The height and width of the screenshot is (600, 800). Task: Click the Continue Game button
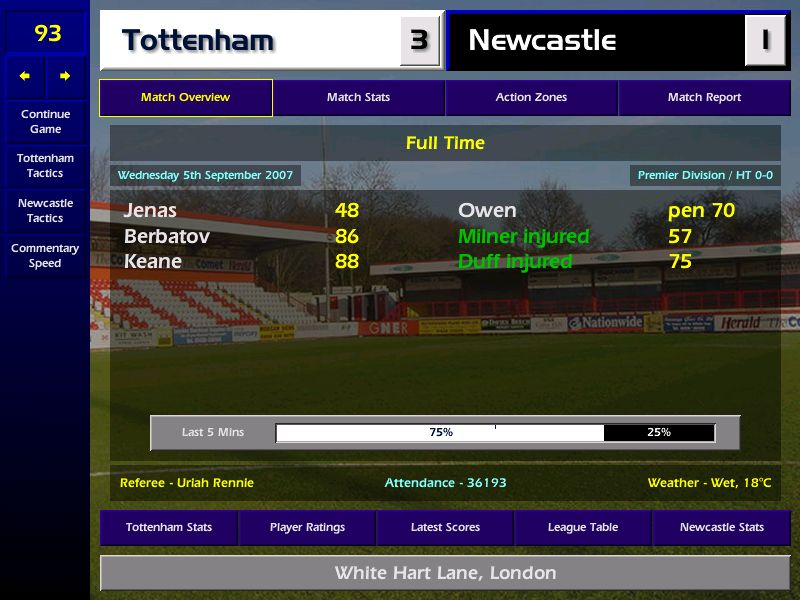(45, 121)
